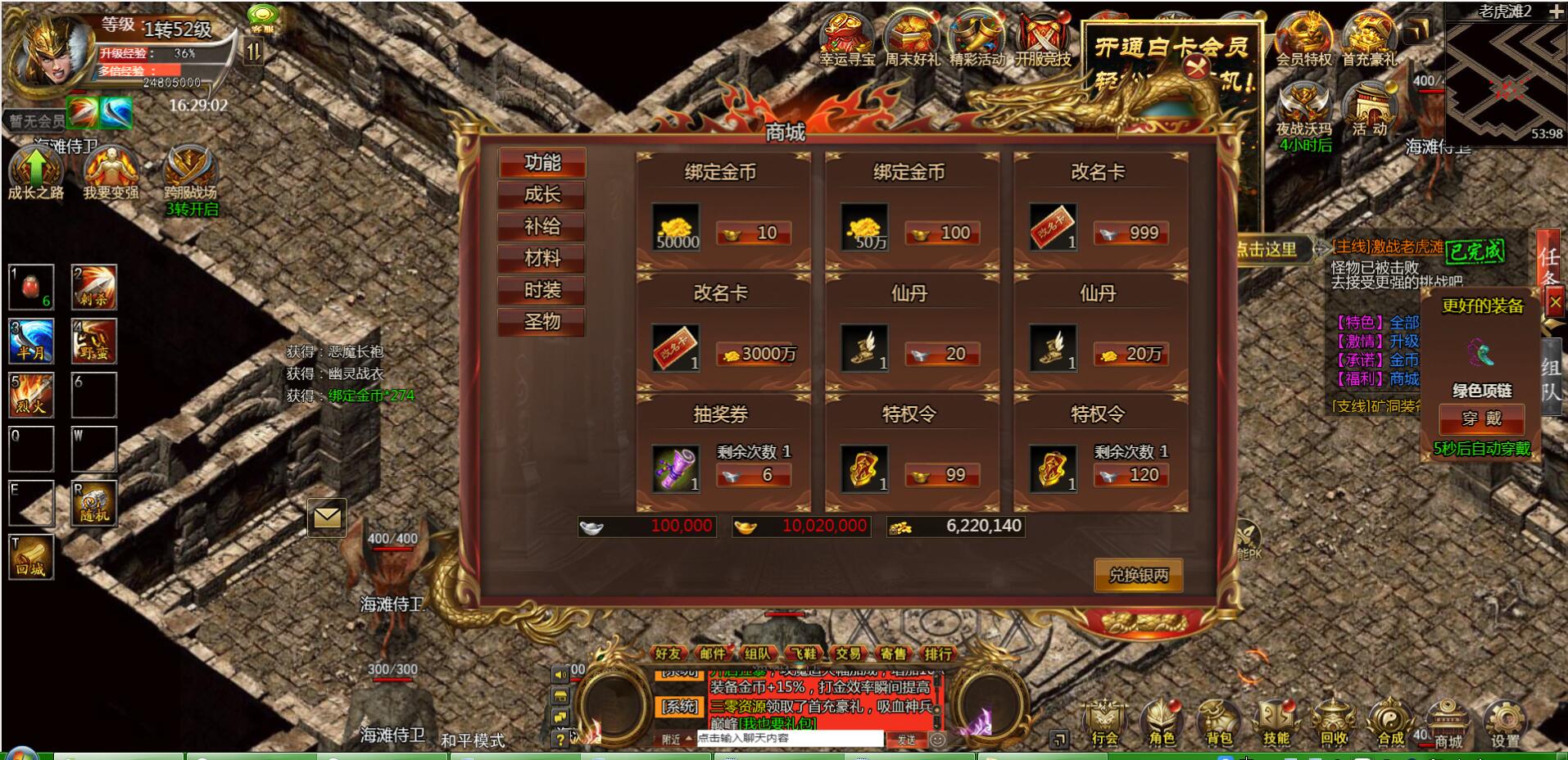Screen dimensions: 1568x760
Task: Click the 兑换银两 button
Action: coord(1138,576)
